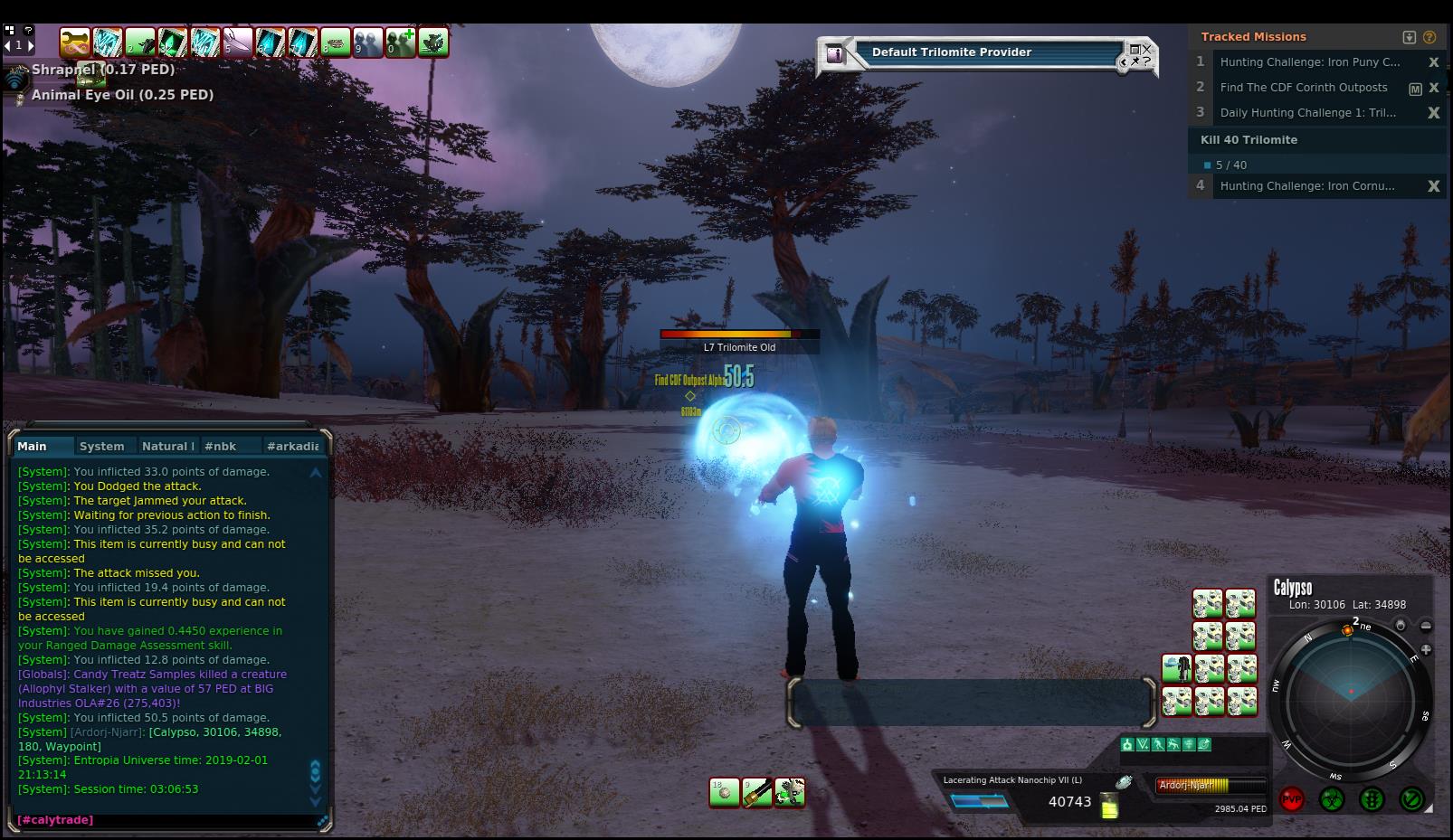The image size is (1453, 840).
Task: Switch to the System chat tab
Action: click(x=101, y=446)
